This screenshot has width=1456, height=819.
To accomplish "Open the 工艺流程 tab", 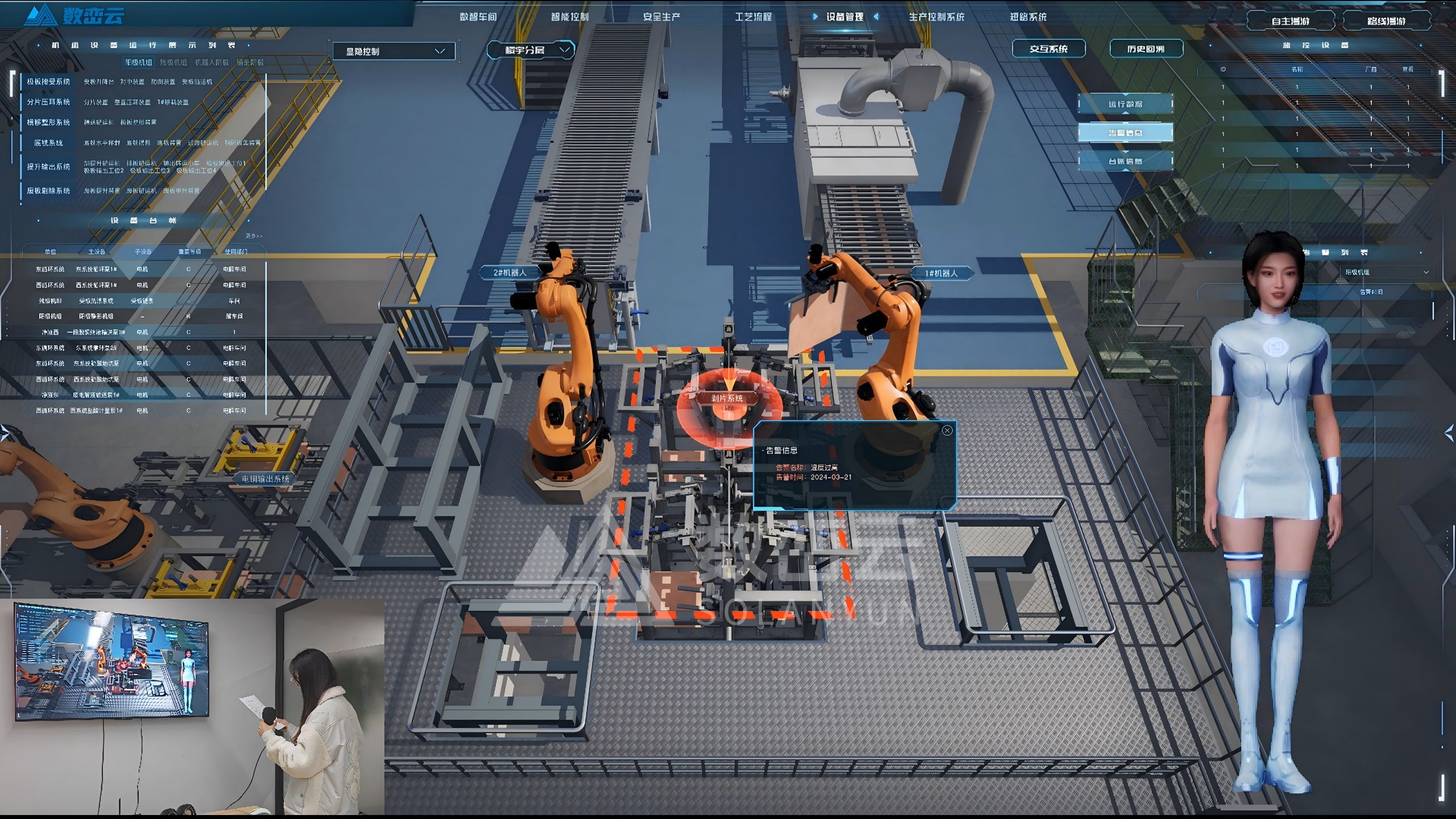I will (x=753, y=17).
